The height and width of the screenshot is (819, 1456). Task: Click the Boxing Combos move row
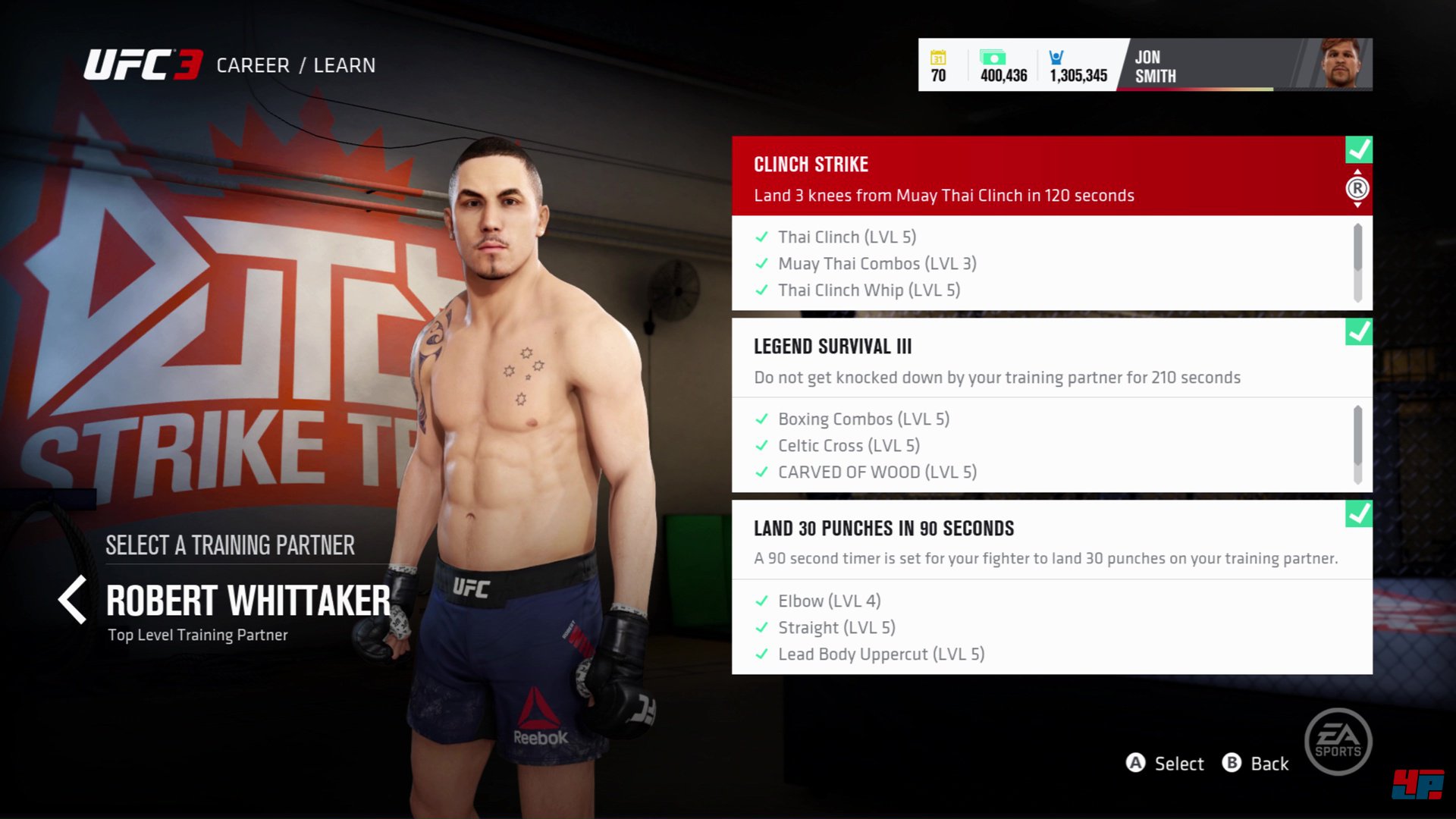point(863,419)
